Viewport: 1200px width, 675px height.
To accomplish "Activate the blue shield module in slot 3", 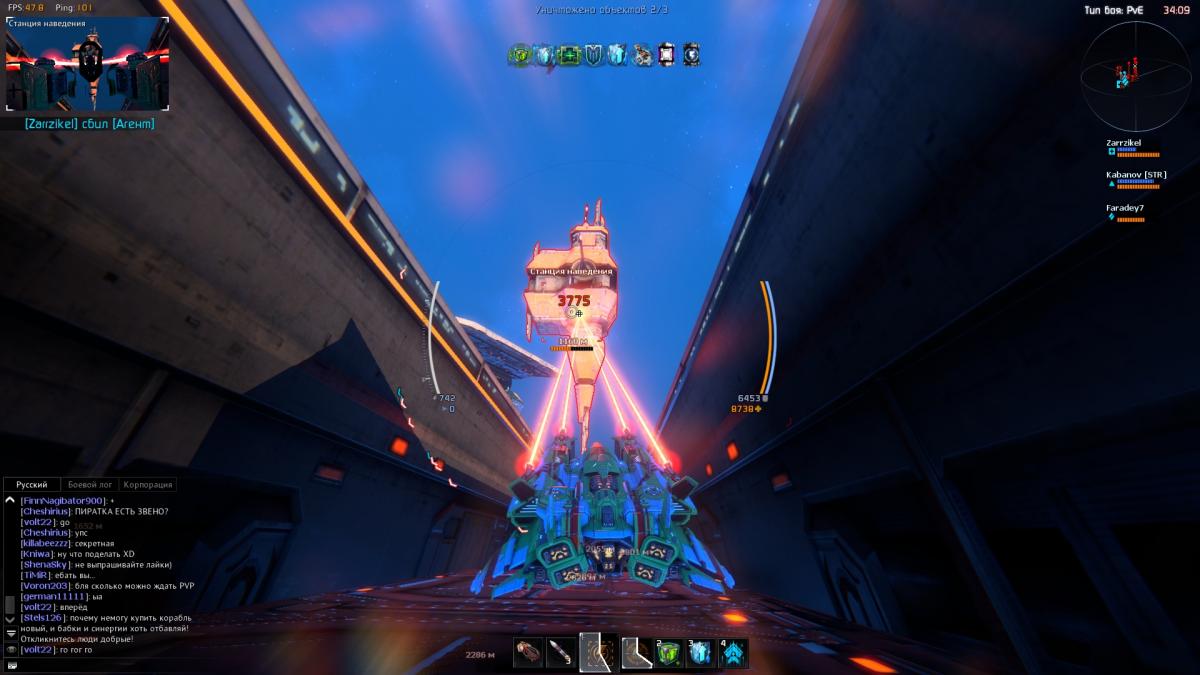I will pyautogui.click(x=701, y=653).
